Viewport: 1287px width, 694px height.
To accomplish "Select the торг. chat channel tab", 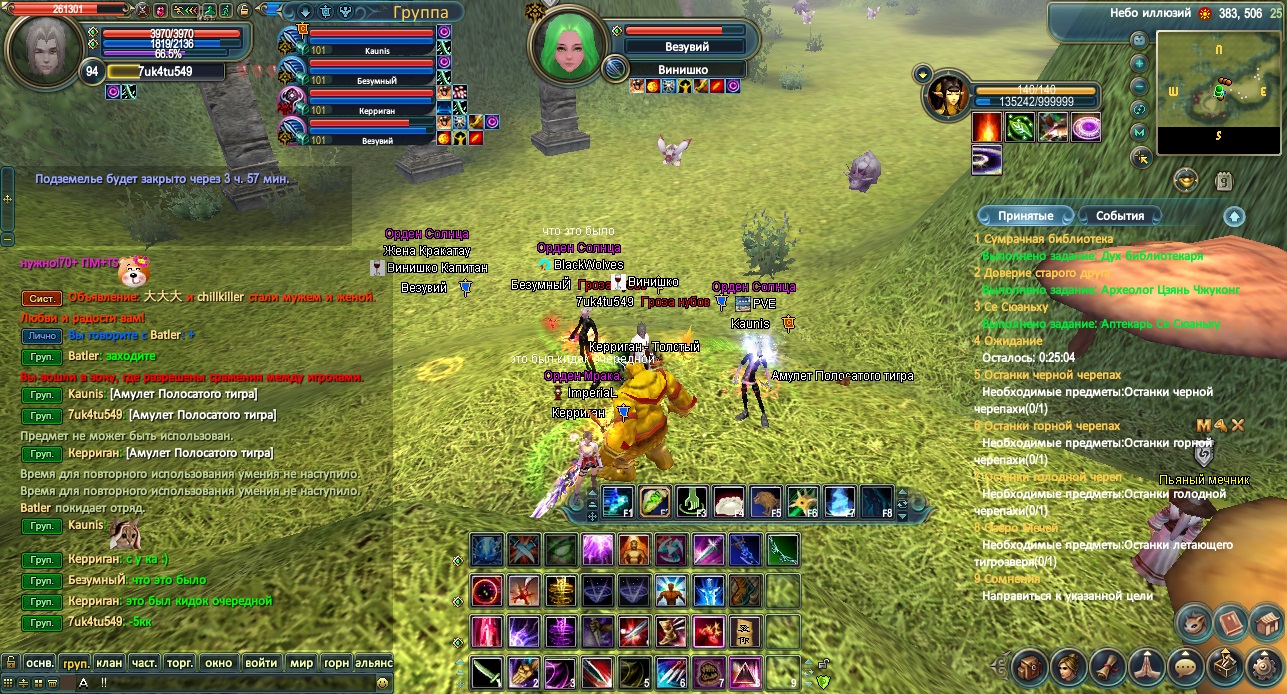I will [x=180, y=662].
